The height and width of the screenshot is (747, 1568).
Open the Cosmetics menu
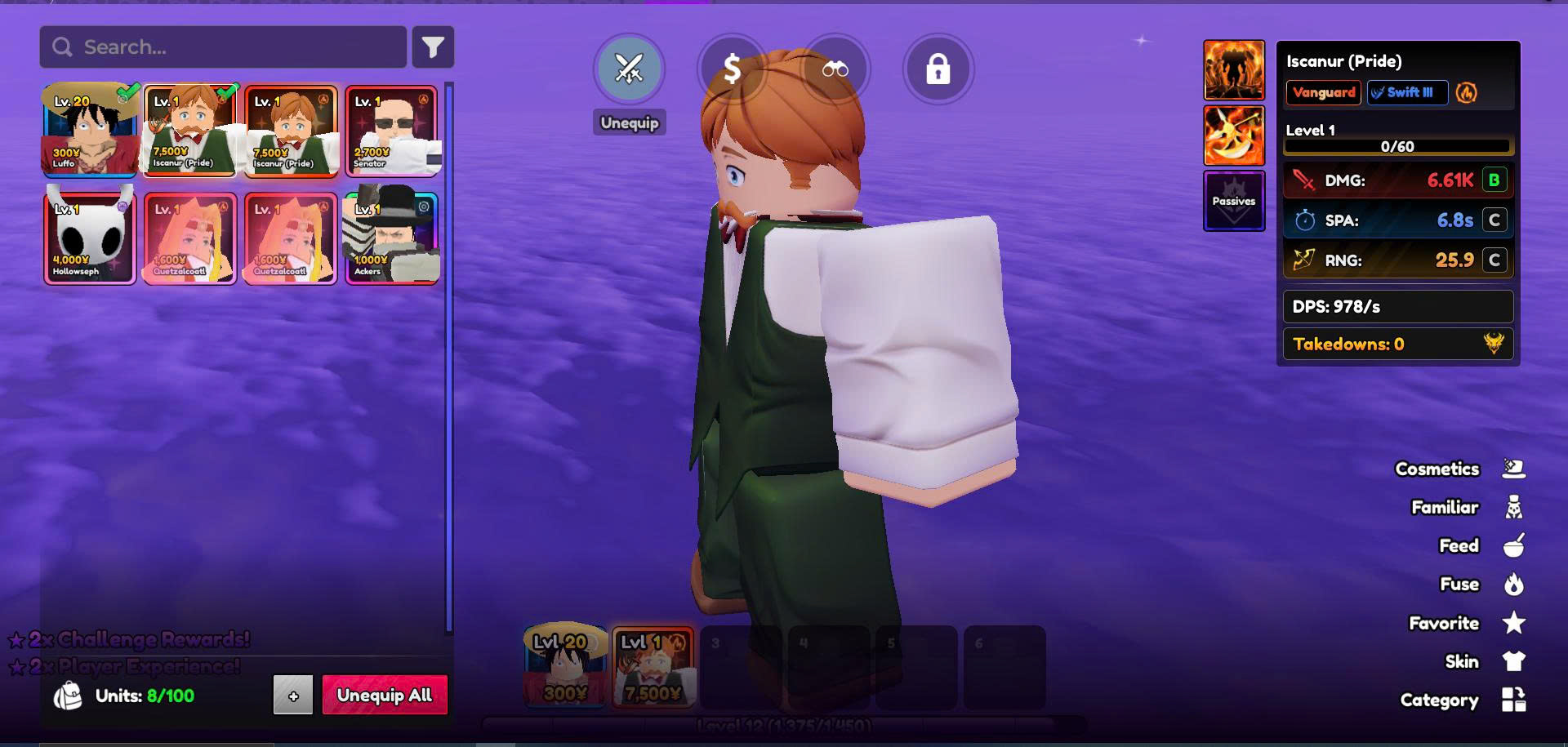pos(1458,469)
